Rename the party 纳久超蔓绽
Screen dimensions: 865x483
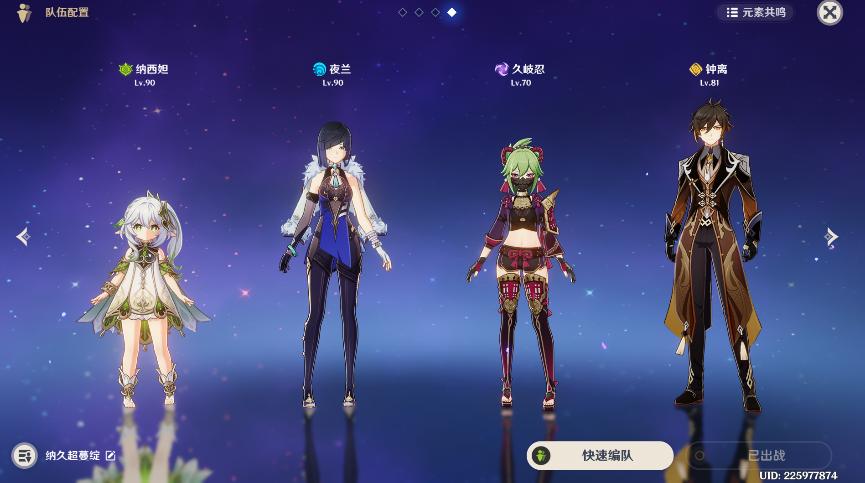click(x=111, y=456)
